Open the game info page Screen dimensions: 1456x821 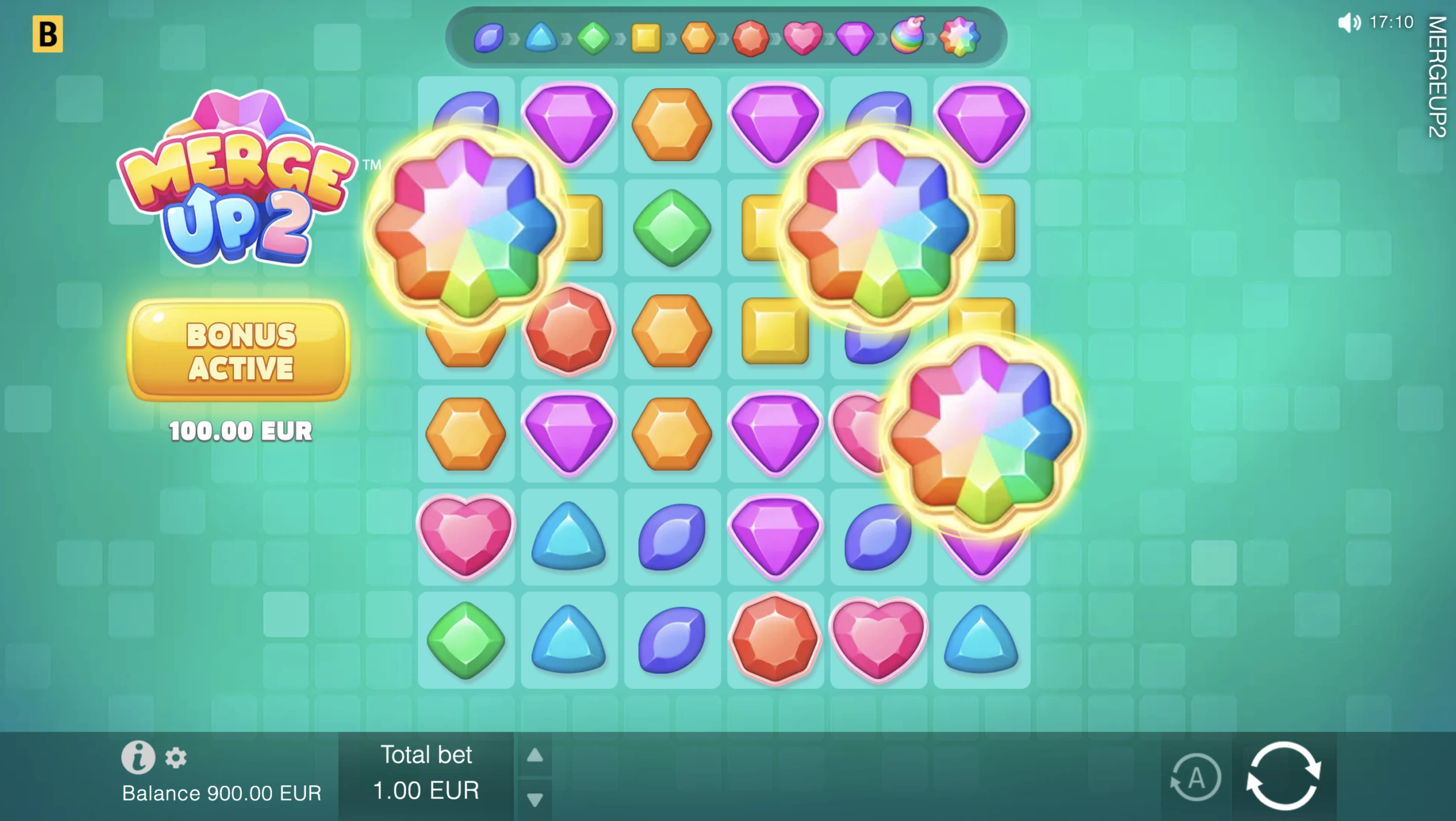tap(138, 757)
